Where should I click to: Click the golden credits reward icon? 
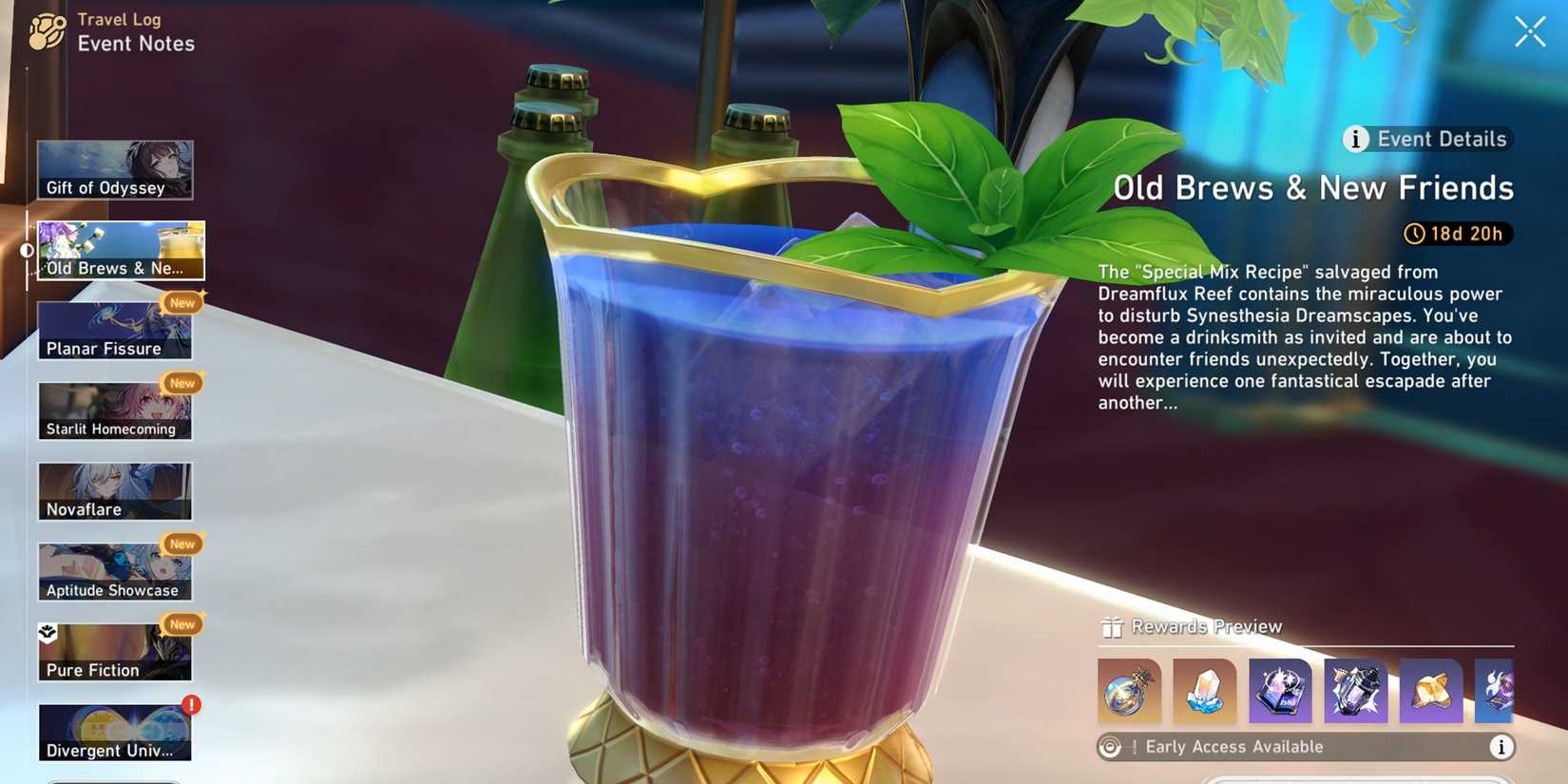[1428, 692]
